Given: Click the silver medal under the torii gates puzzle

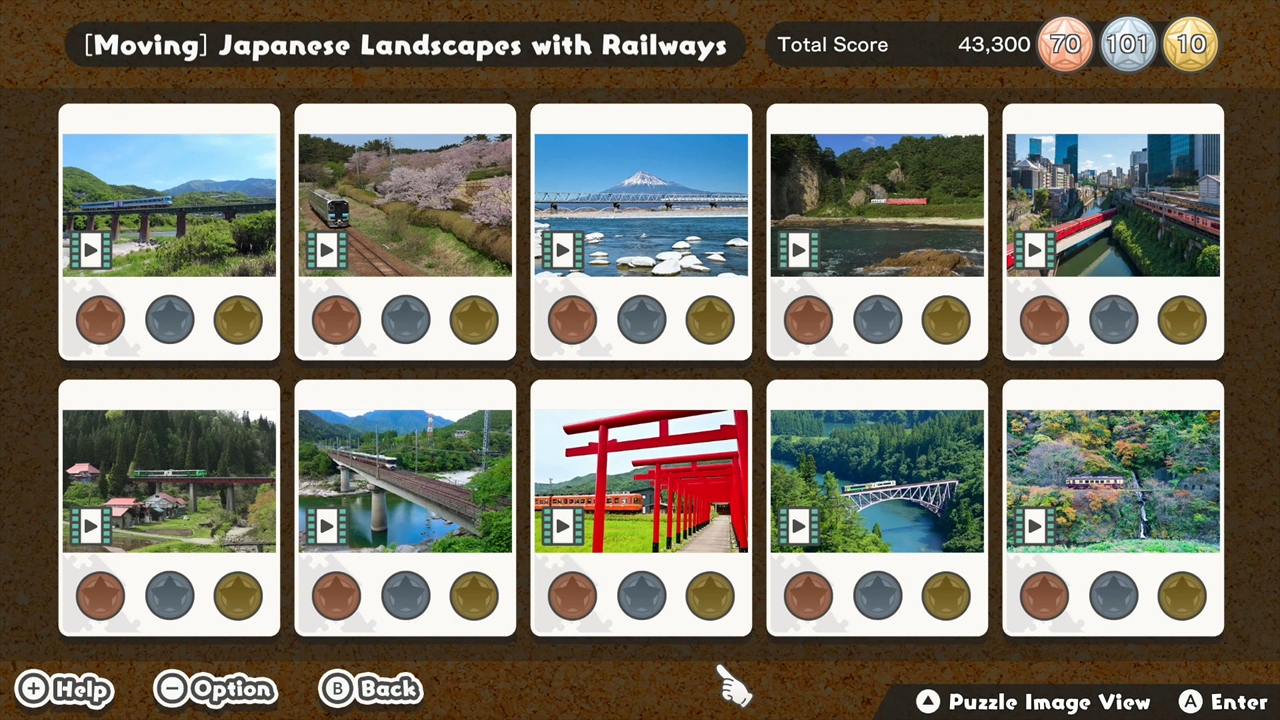Looking at the screenshot, I should tap(641, 595).
